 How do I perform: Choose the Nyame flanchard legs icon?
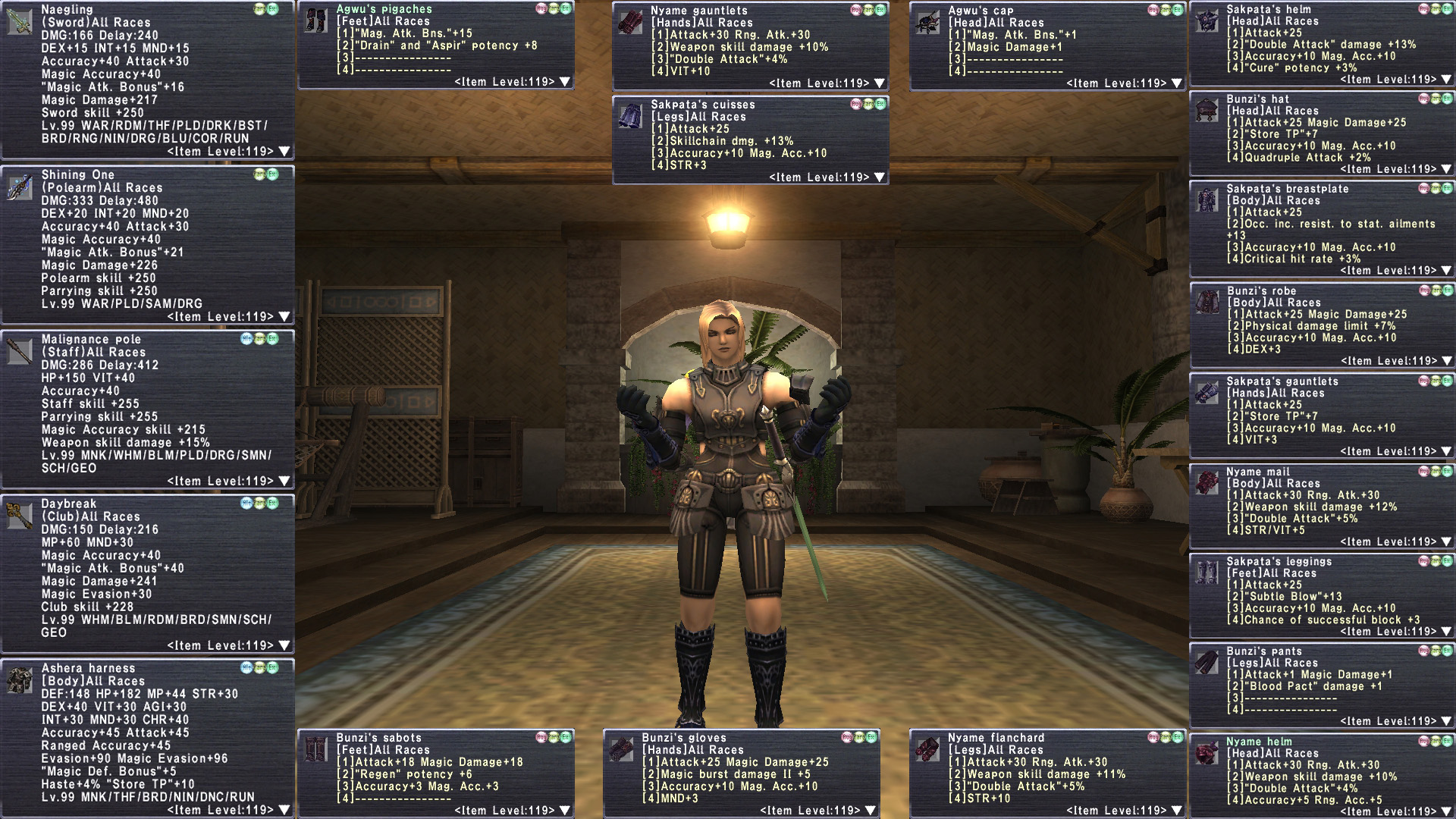[927, 749]
